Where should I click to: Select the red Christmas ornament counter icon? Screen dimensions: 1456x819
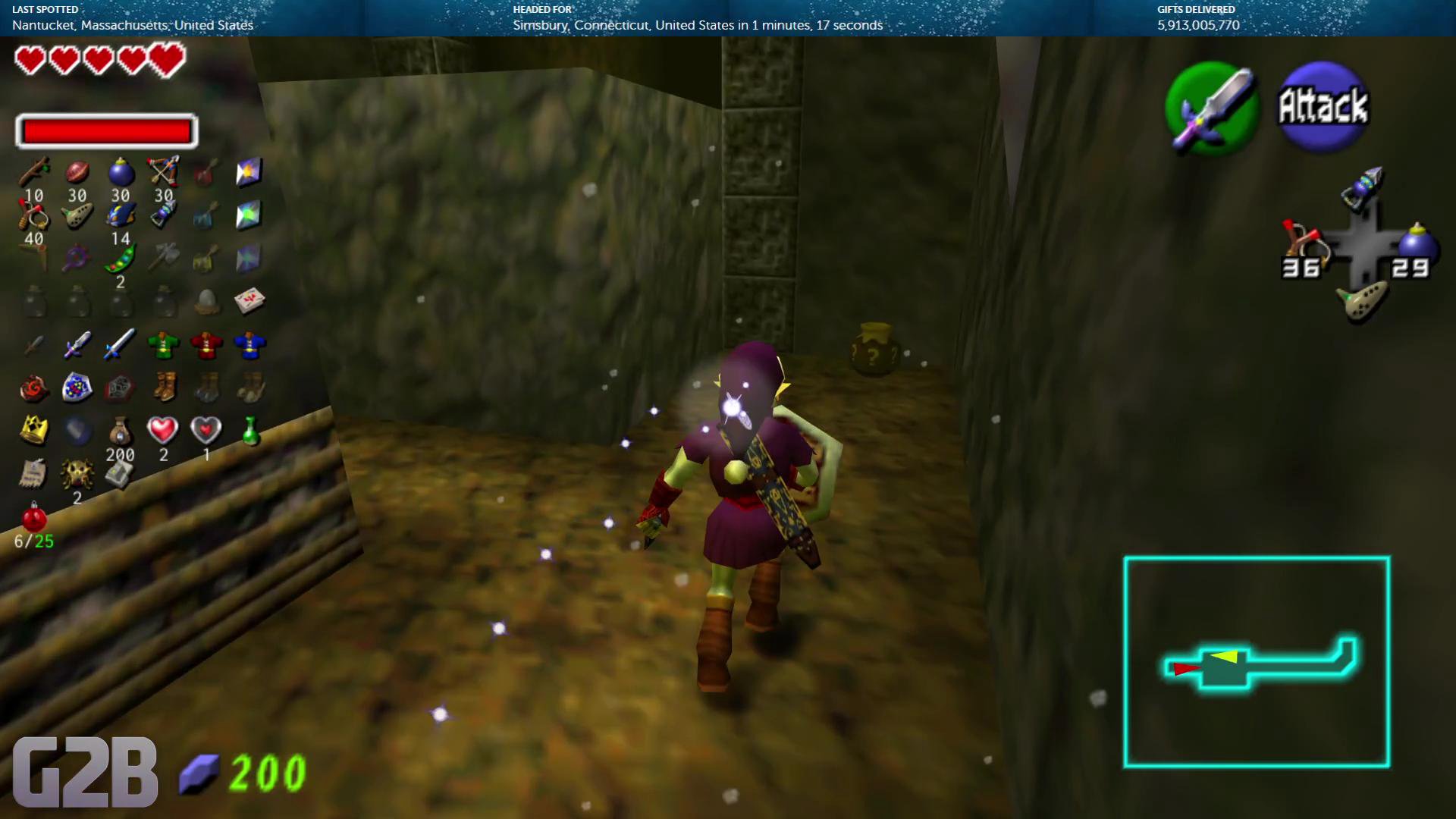(33, 519)
